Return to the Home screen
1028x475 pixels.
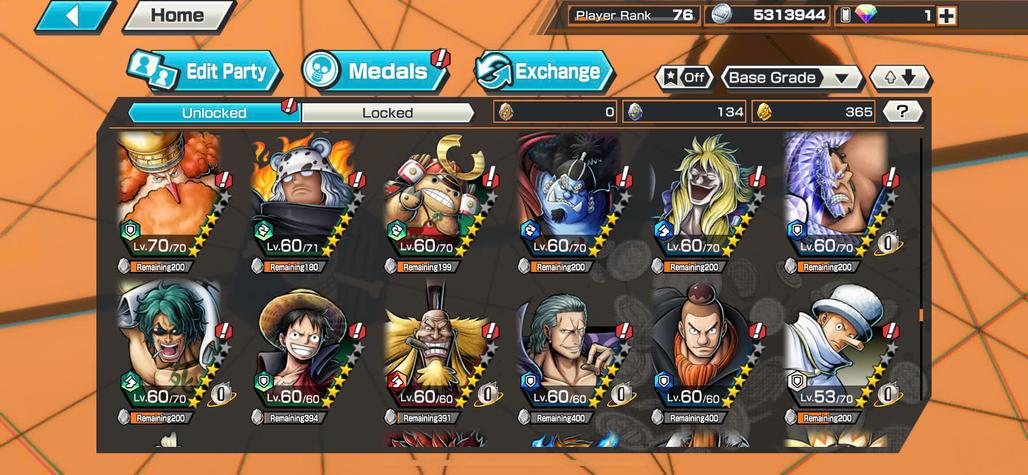177,16
